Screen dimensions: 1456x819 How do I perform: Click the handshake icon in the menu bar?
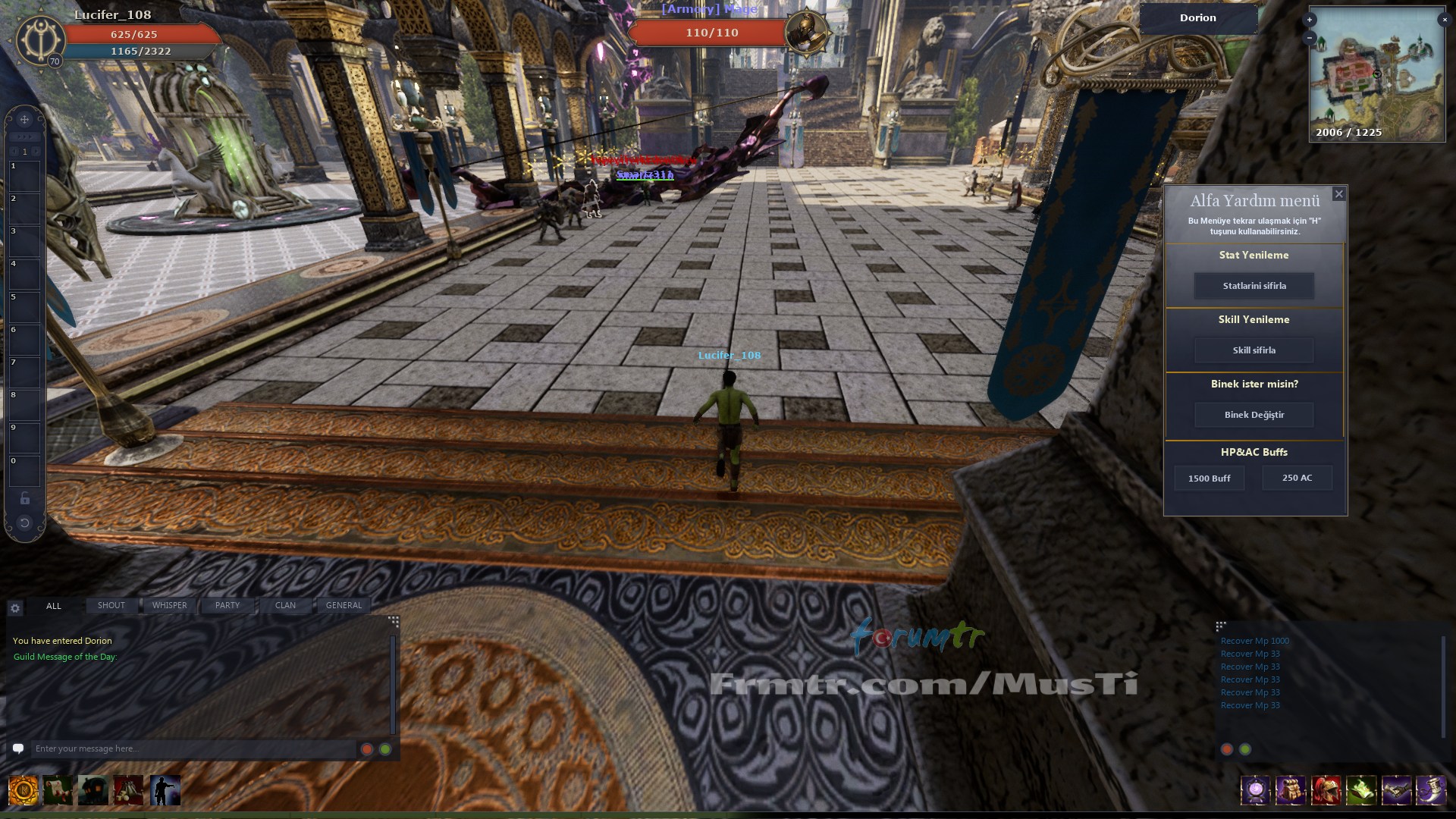pyautogui.click(x=1396, y=790)
